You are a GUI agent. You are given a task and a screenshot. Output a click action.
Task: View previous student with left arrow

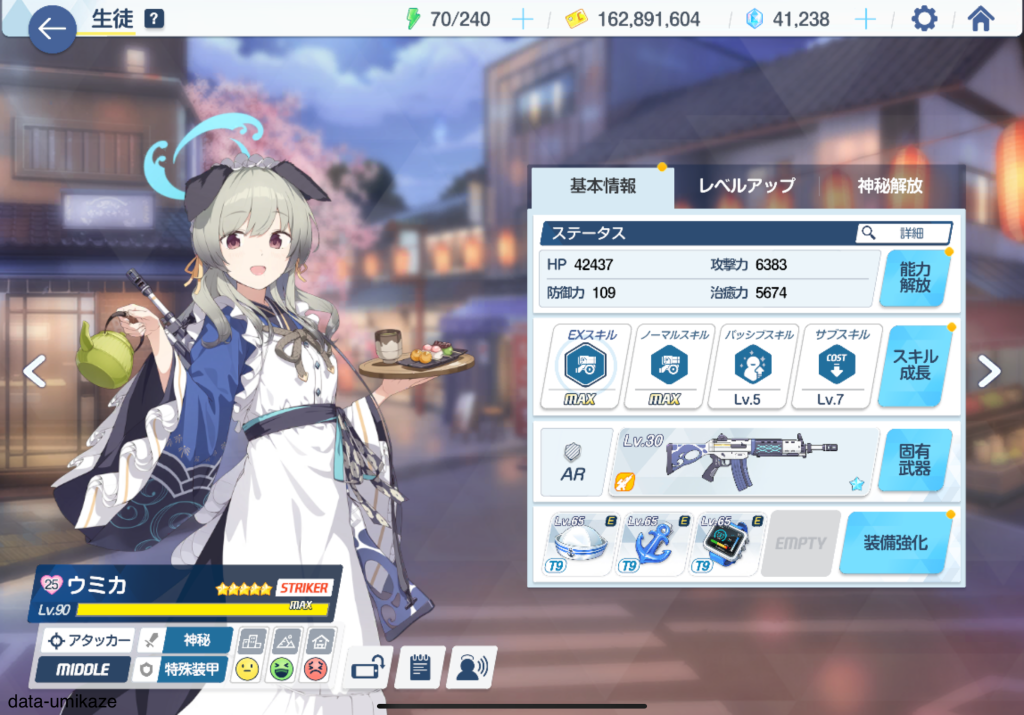coord(35,371)
